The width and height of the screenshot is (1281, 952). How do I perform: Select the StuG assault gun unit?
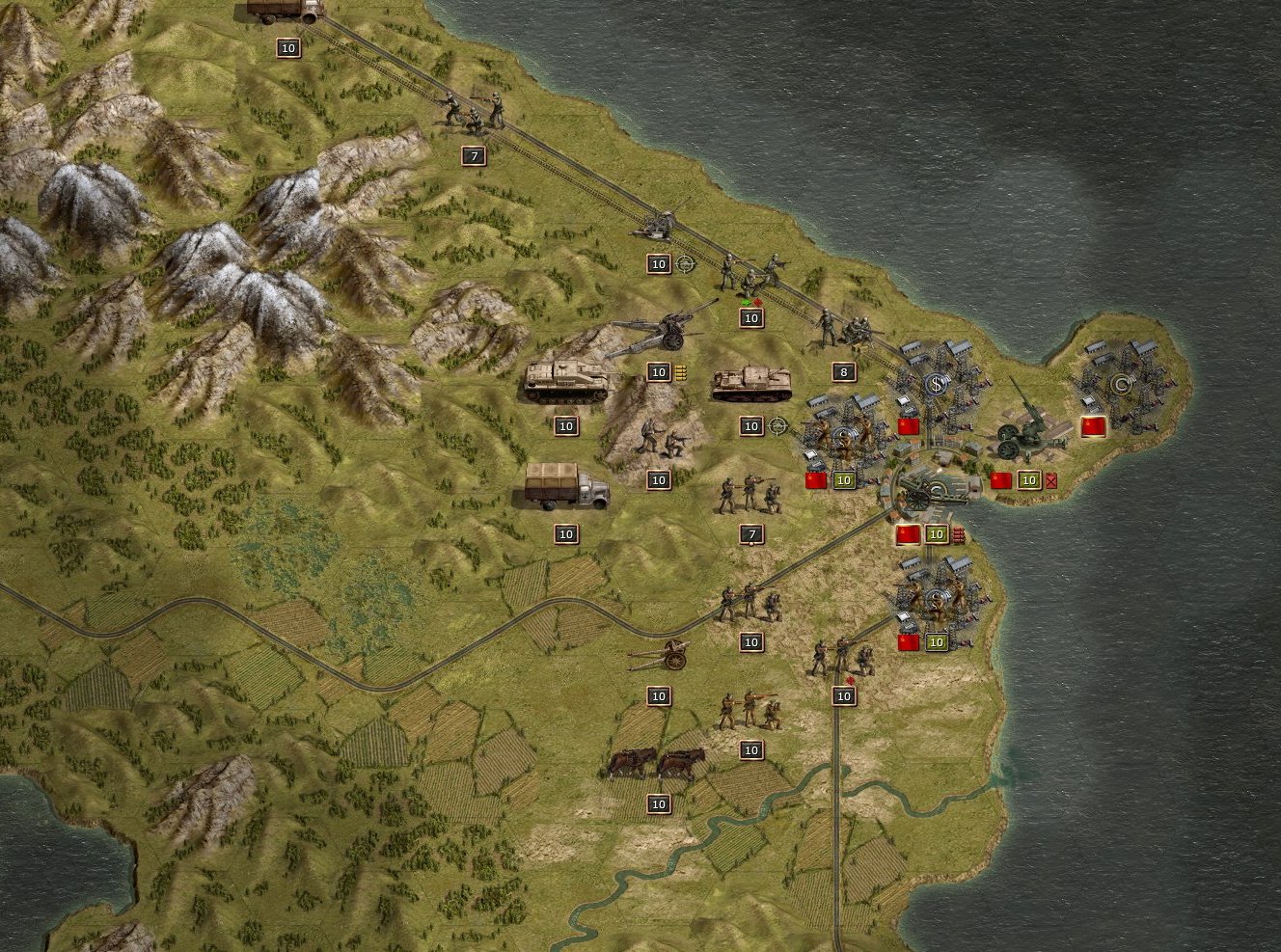(x=751, y=383)
